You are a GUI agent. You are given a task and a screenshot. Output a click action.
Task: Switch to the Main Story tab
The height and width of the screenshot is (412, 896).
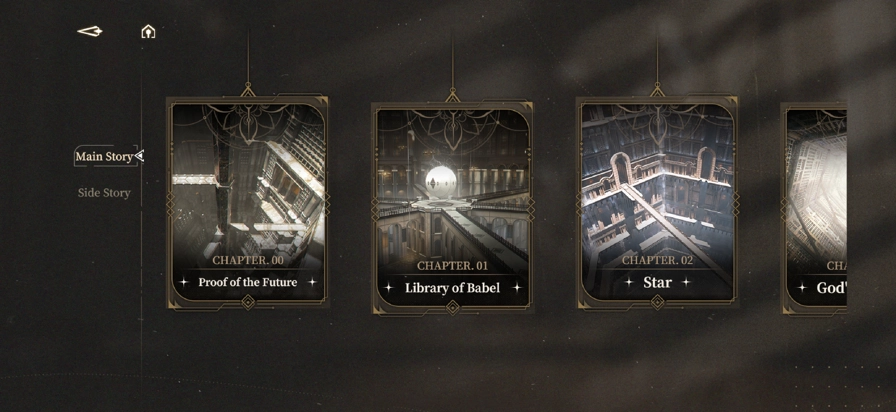(104, 157)
